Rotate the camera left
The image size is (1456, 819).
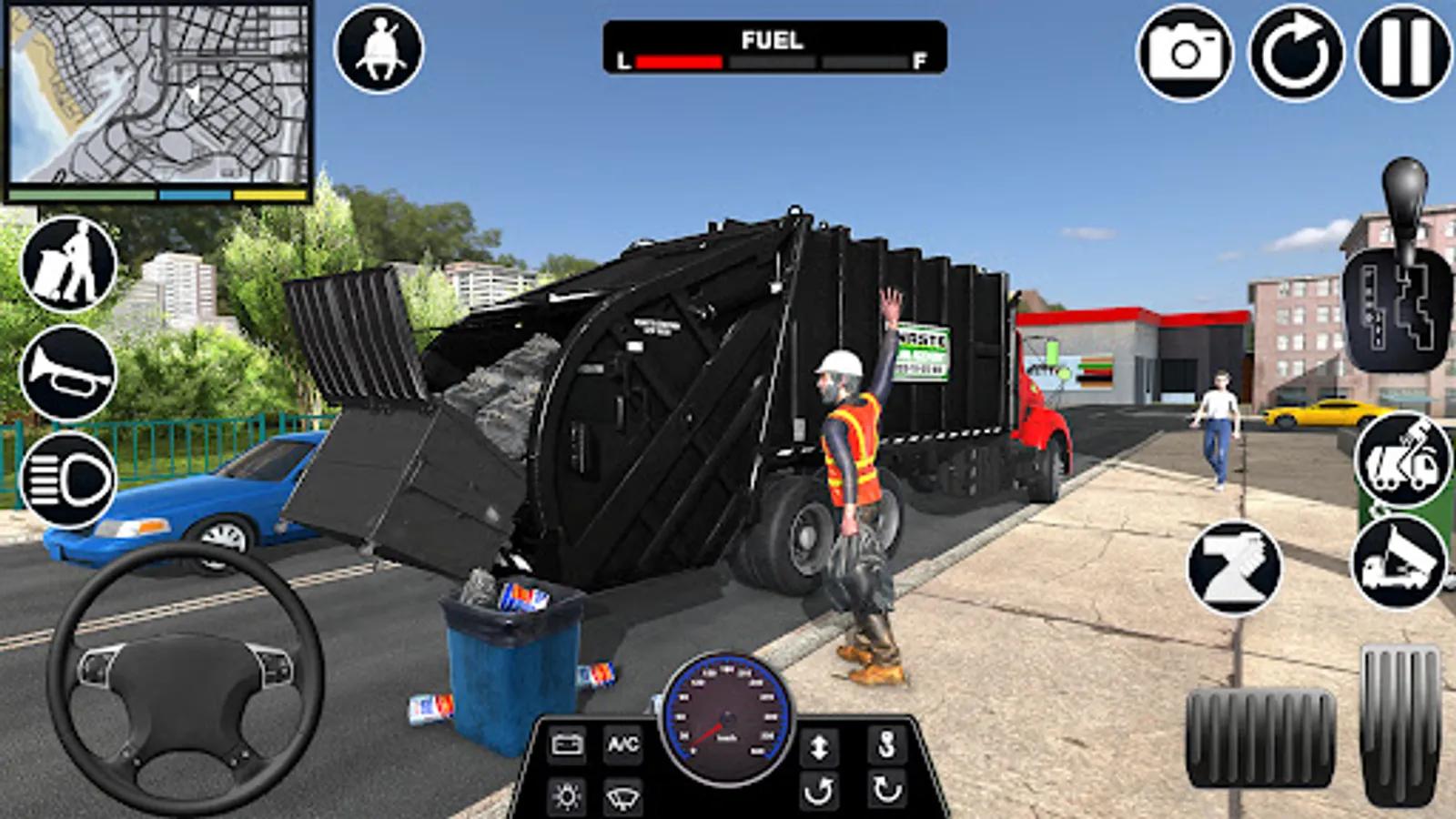pos(819,790)
